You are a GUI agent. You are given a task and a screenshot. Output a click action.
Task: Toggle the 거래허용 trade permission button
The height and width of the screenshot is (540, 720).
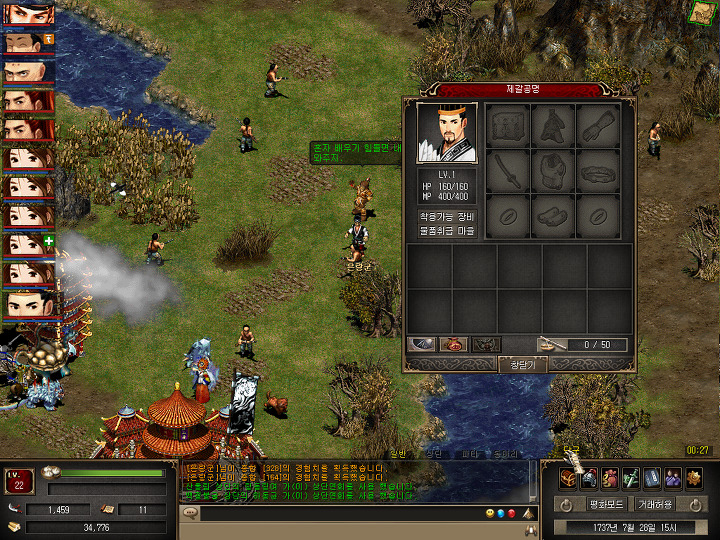[655, 504]
